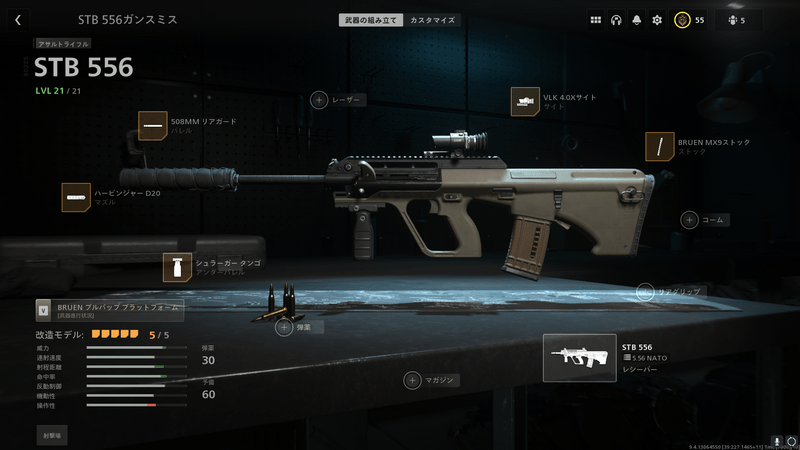Screen dimensions: 800x450
Task: Enter the 射撃場 firing range
Action: pyautogui.click(x=53, y=436)
